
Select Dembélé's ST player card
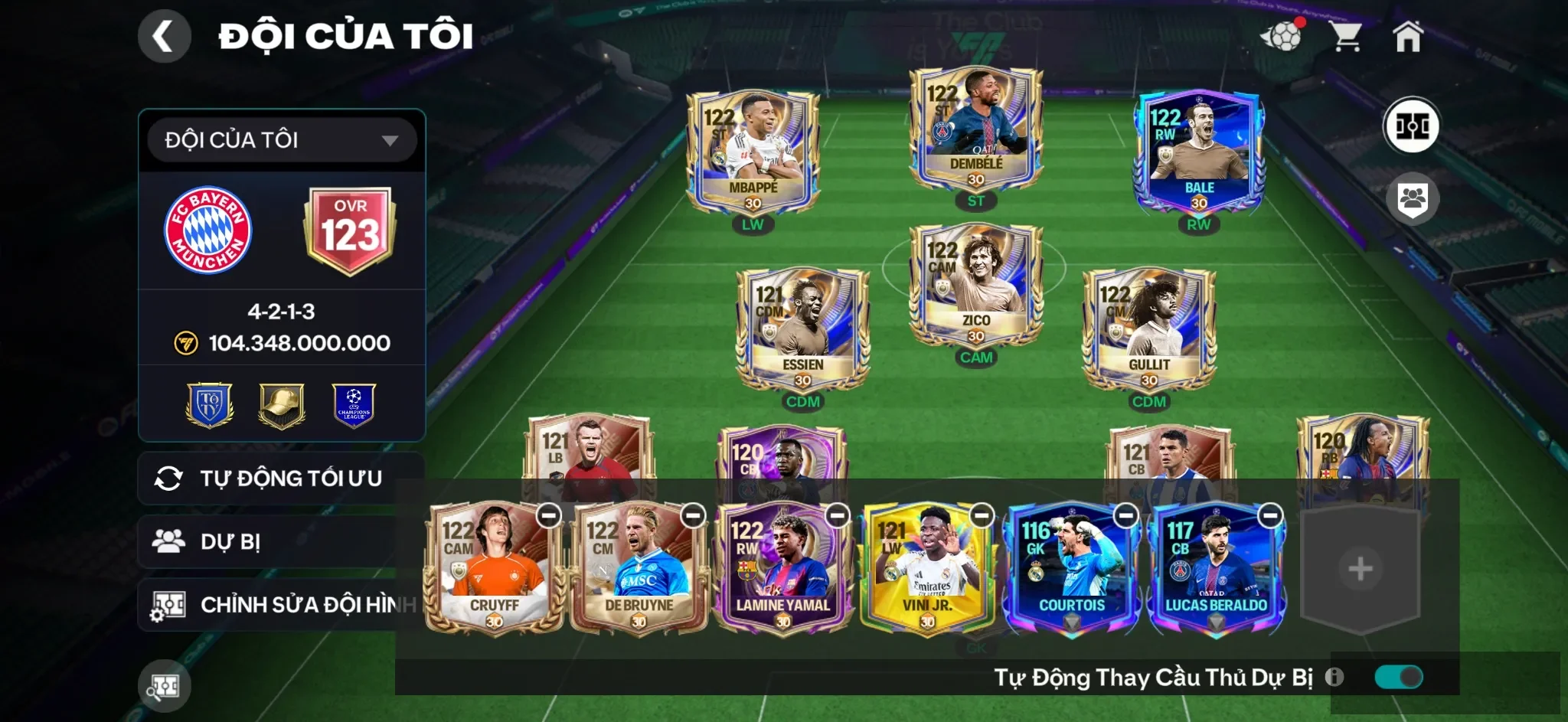point(975,129)
